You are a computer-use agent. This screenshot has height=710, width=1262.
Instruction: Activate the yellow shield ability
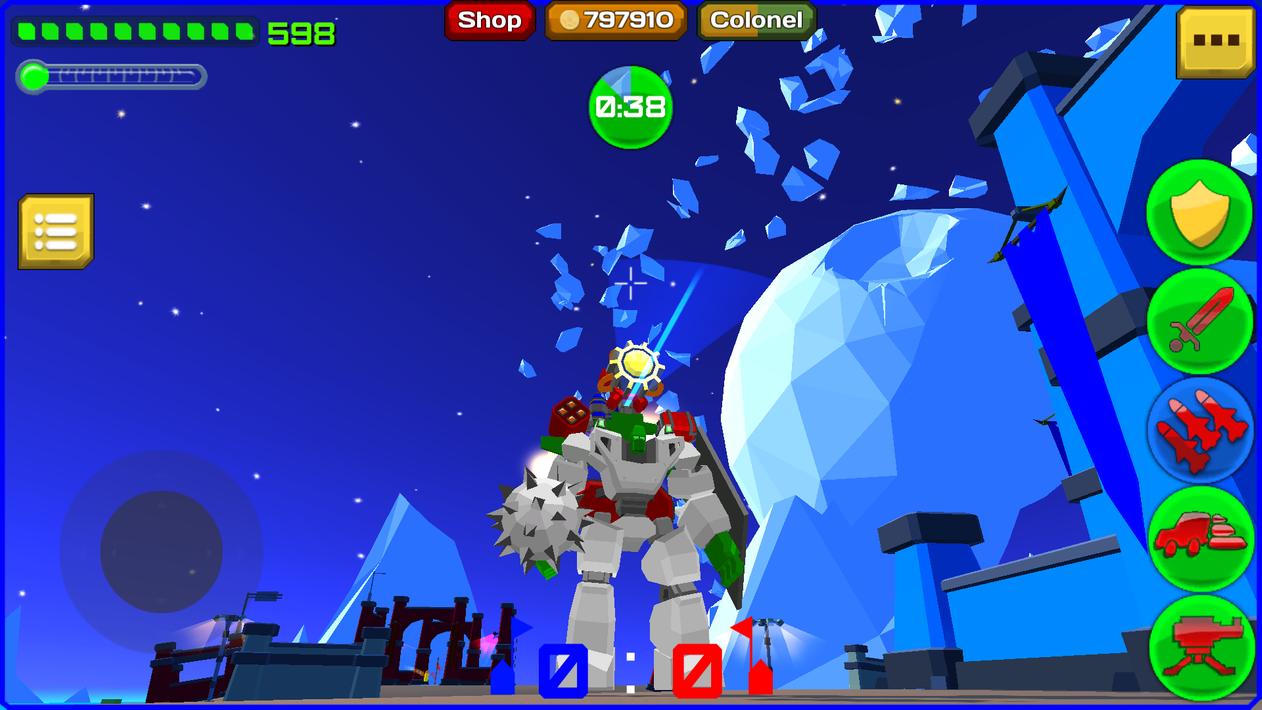1199,213
